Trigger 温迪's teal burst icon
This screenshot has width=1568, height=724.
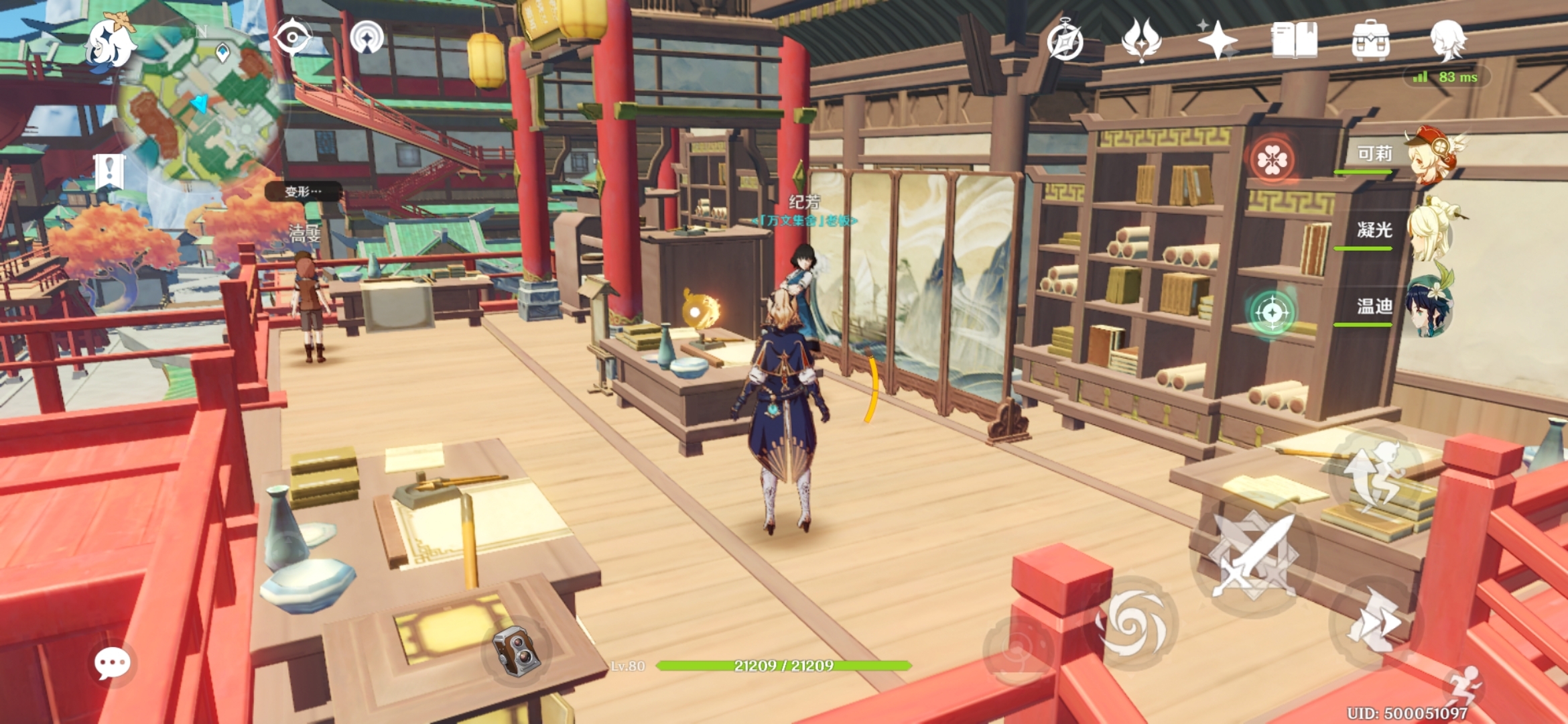click(1271, 312)
